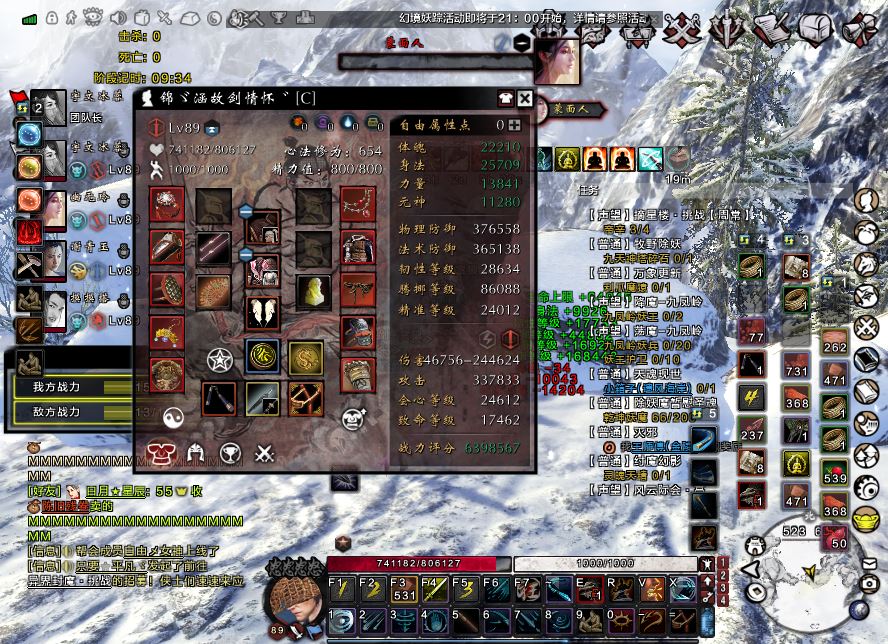
Task: Select the target's female portrait
Action: point(560,61)
